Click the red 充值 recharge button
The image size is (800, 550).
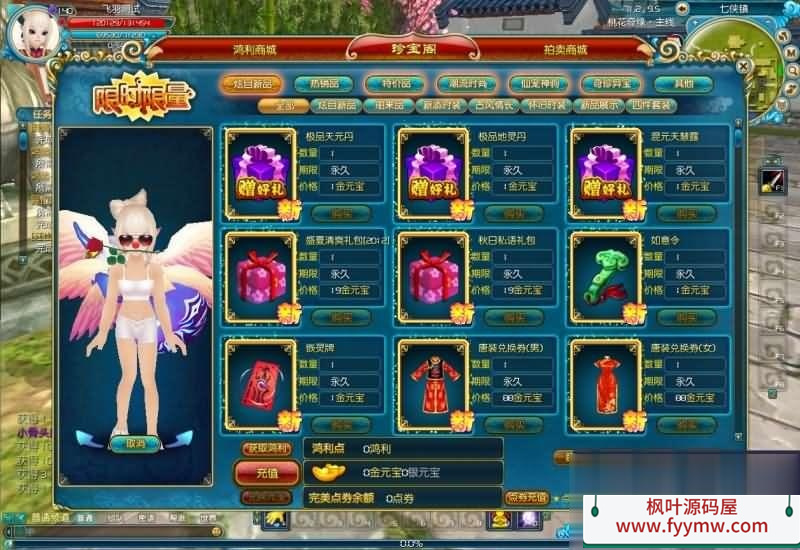tap(268, 471)
